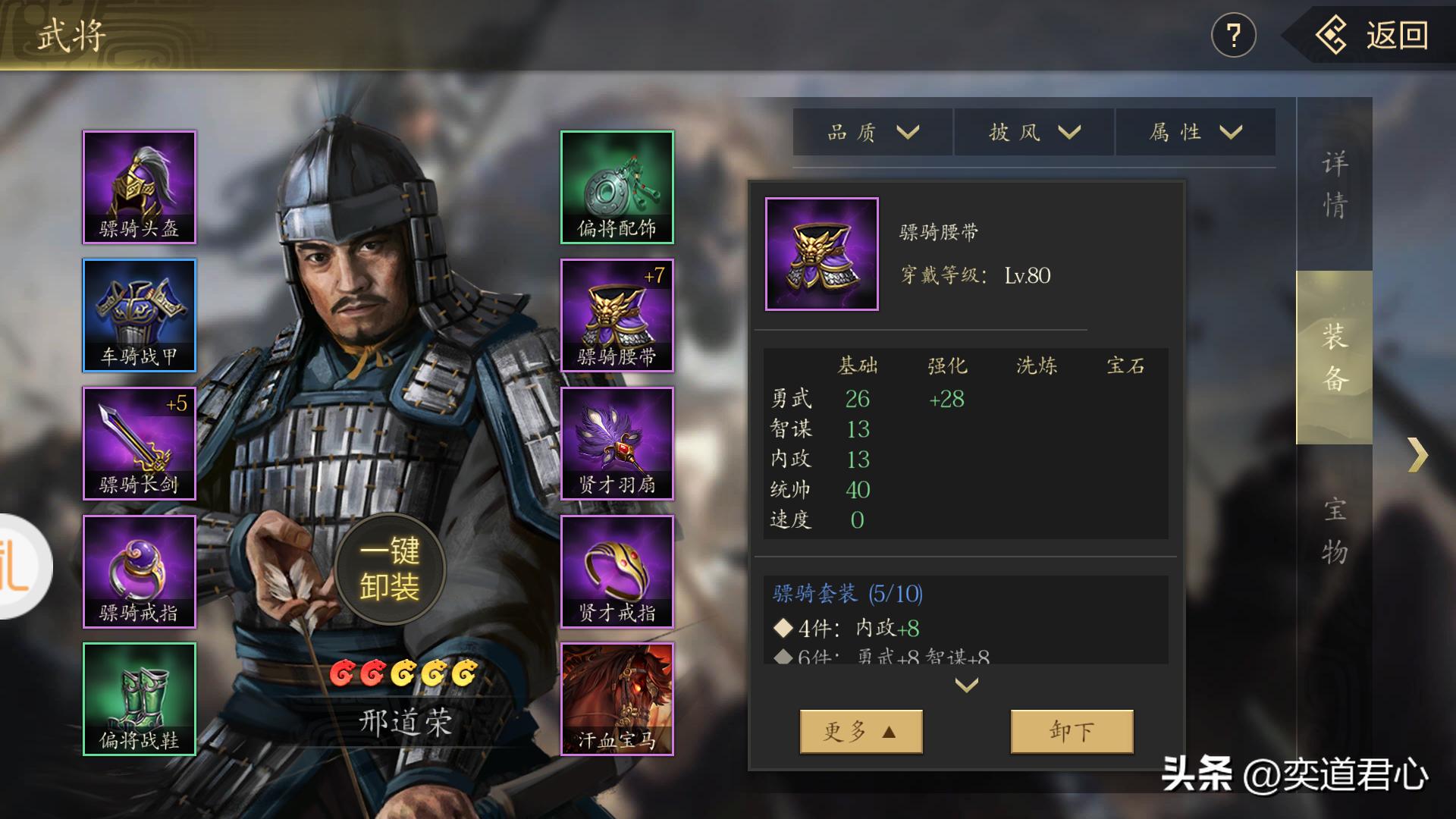Expand the 披风 cloak dropdown
The image size is (1456, 819).
(1033, 131)
